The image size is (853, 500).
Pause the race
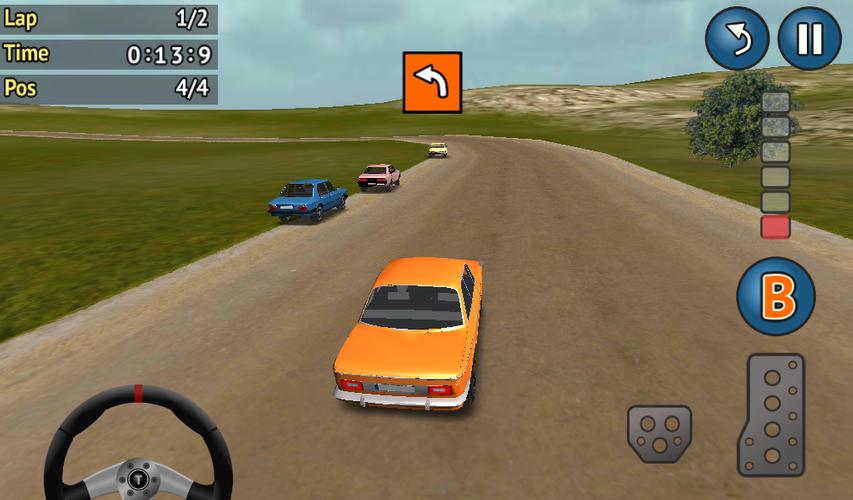pos(809,39)
